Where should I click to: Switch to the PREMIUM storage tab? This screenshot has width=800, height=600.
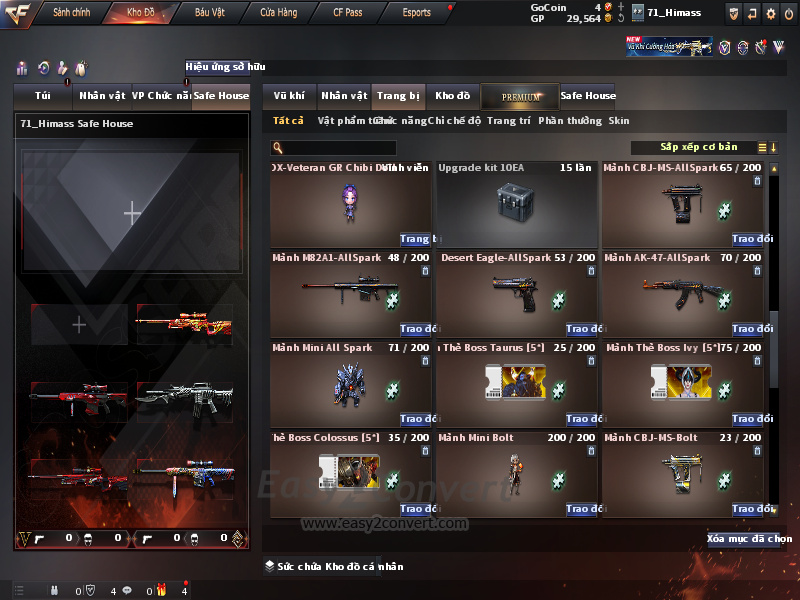(520, 96)
